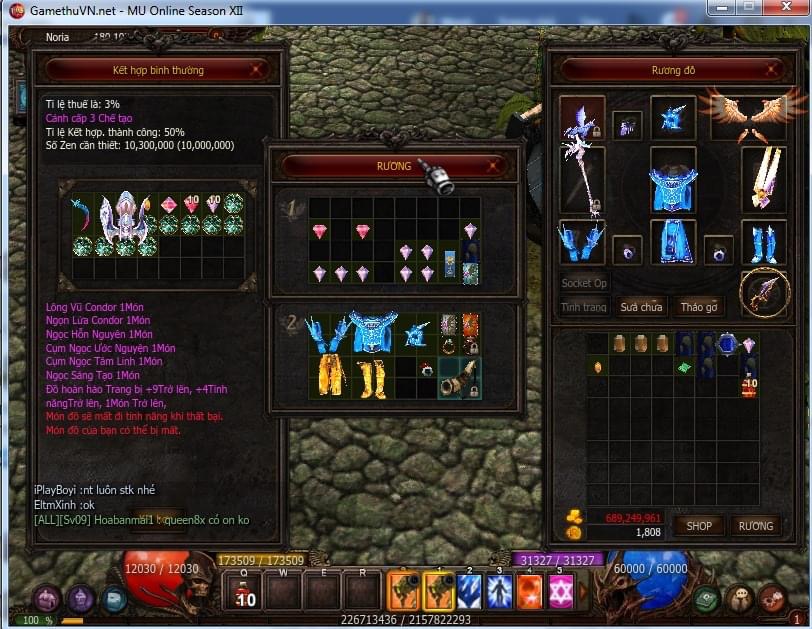812x629 pixels.
Task: Close the Kết hợp bình thường panel
Action: [257, 70]
